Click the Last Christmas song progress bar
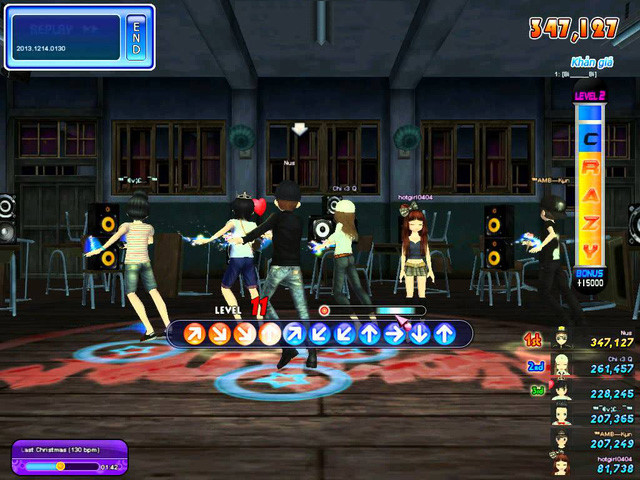This screenshot has width=640, height=480. [61, 466]
